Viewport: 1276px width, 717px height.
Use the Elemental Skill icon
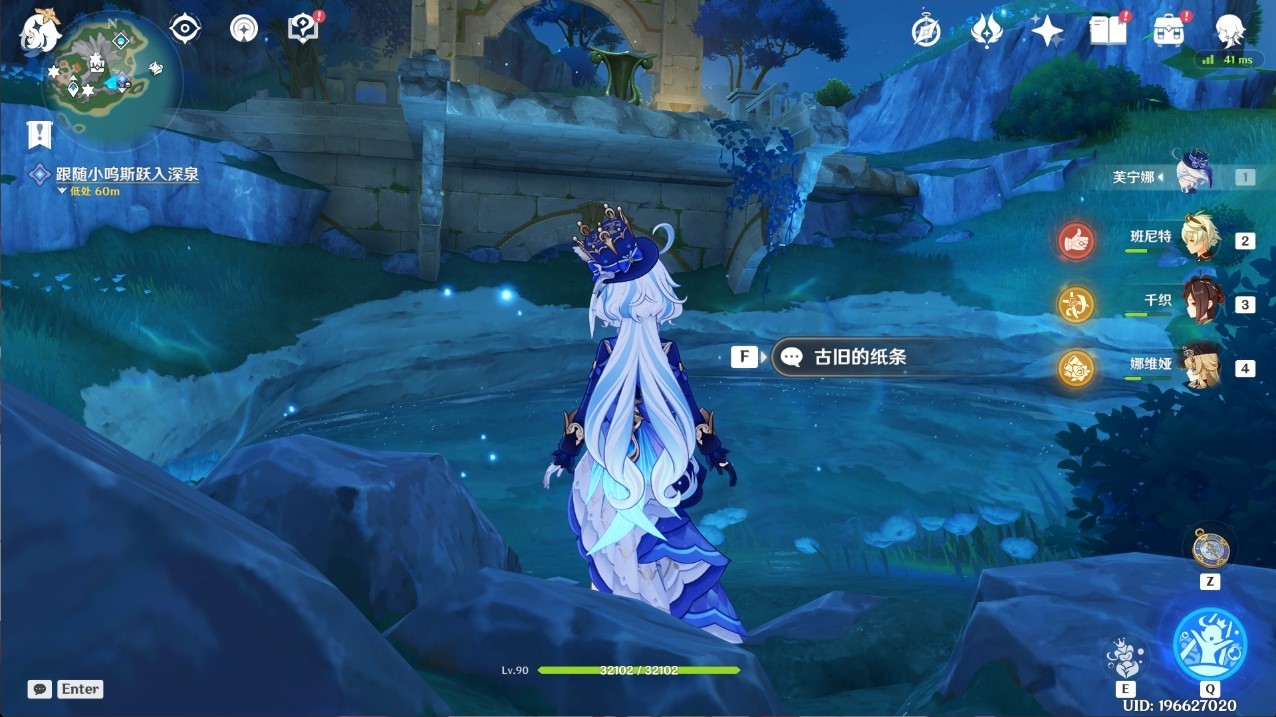click(x=1125, y=657)
